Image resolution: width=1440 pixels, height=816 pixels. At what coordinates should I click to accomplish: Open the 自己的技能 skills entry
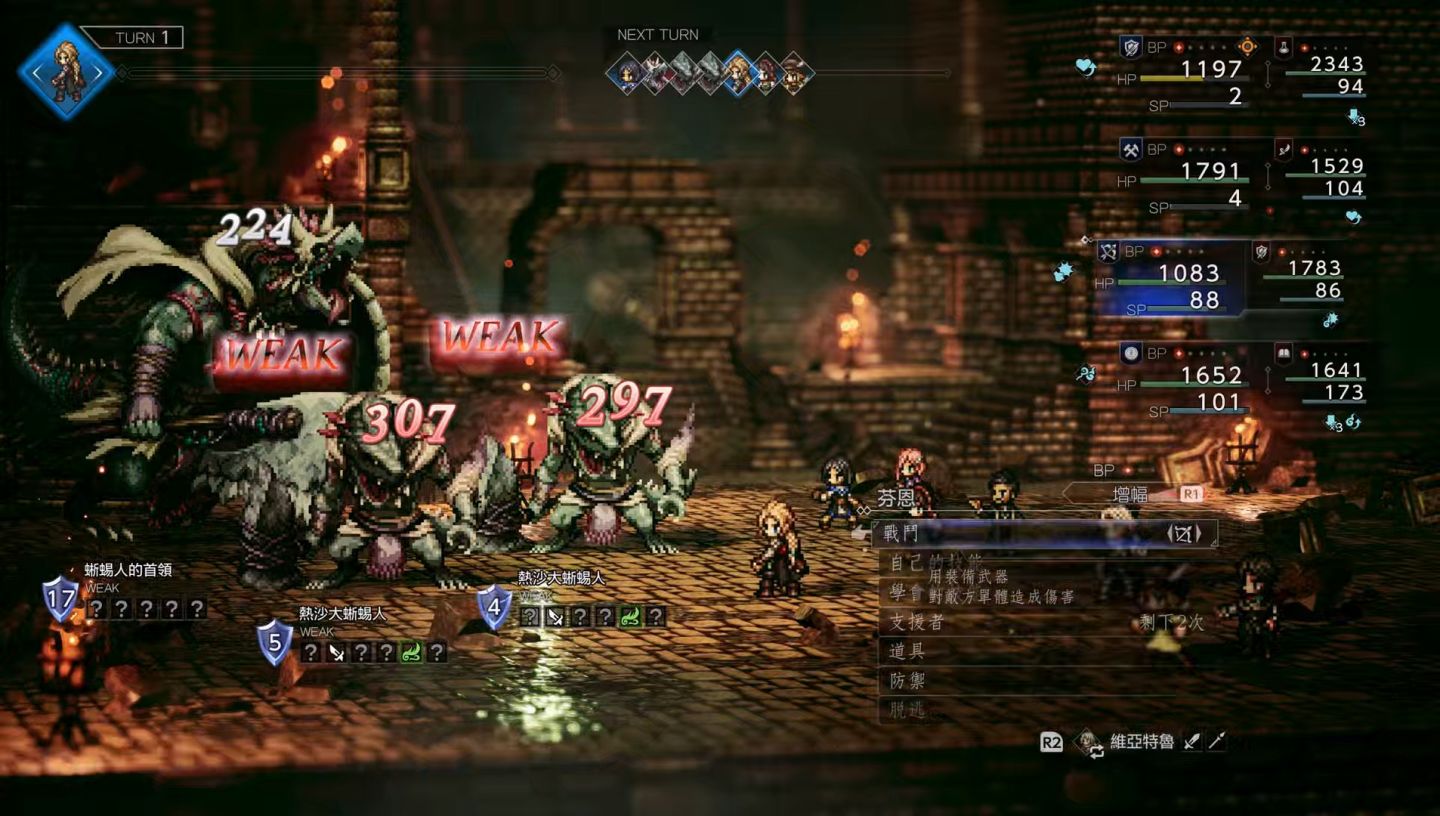pos(935,563)
